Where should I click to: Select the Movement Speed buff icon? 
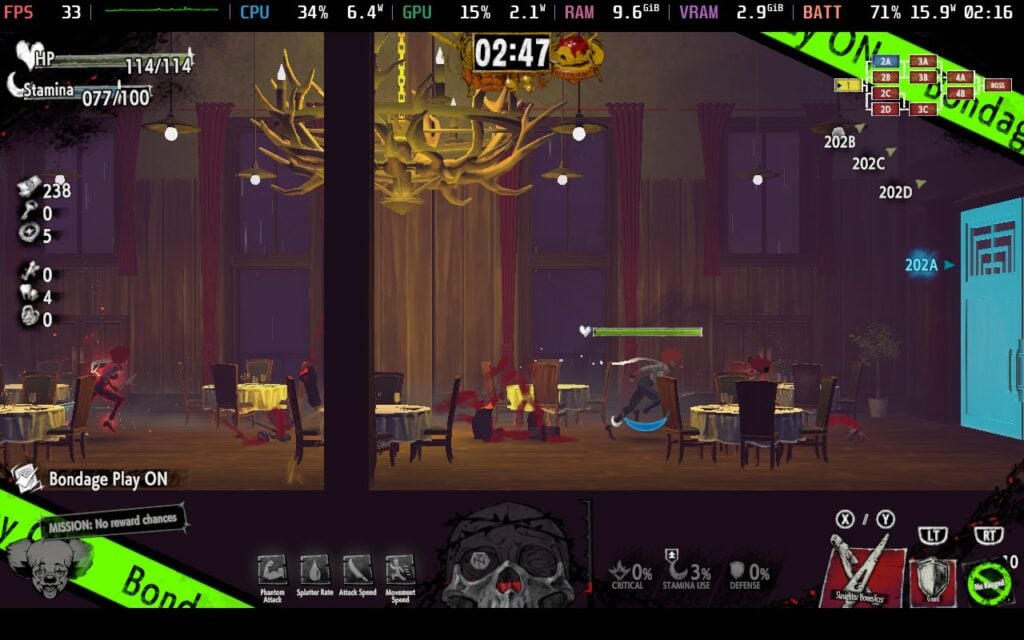(400, 570)
